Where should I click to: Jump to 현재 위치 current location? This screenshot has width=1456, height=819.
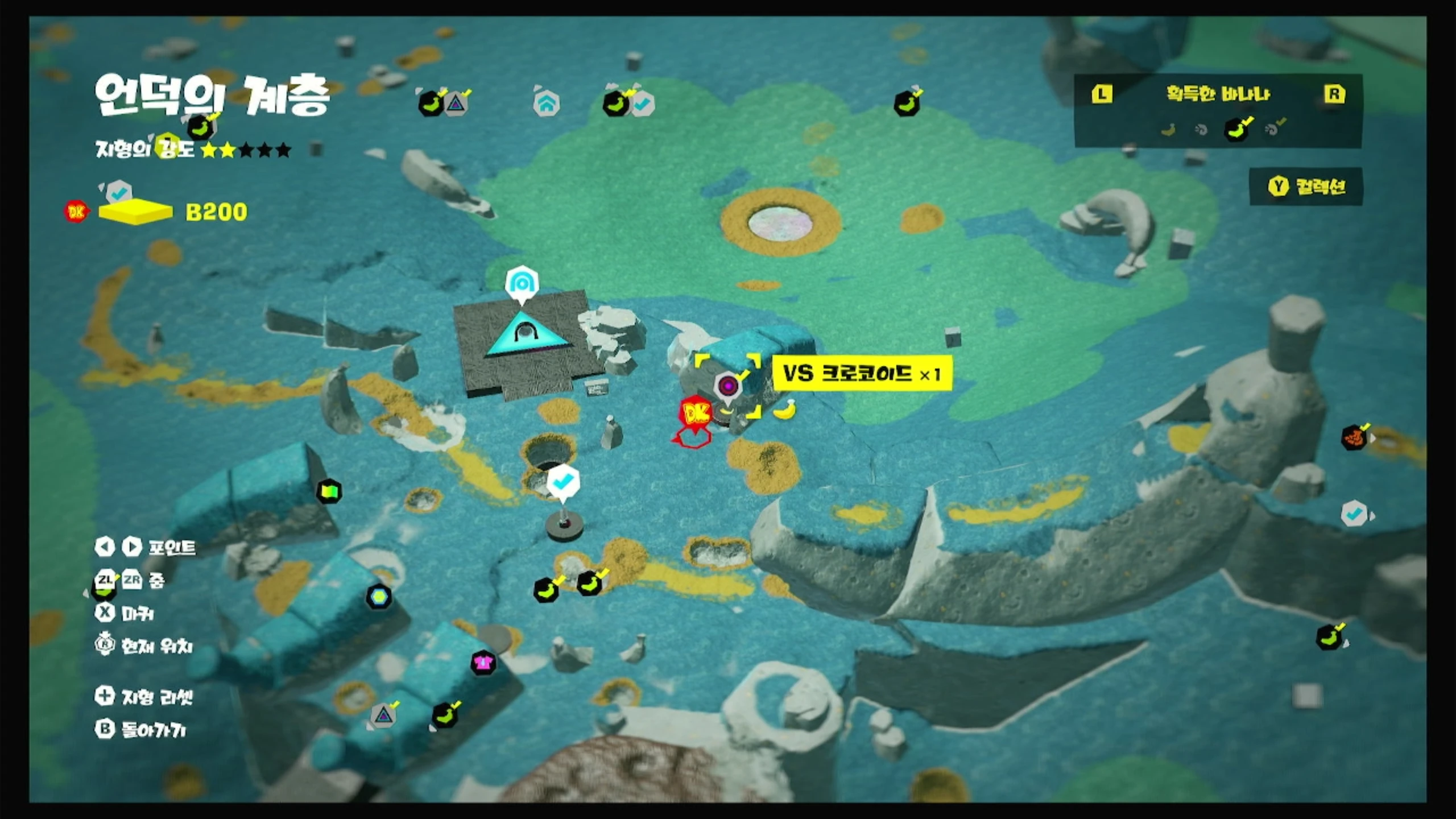click(x=144, y=646)
